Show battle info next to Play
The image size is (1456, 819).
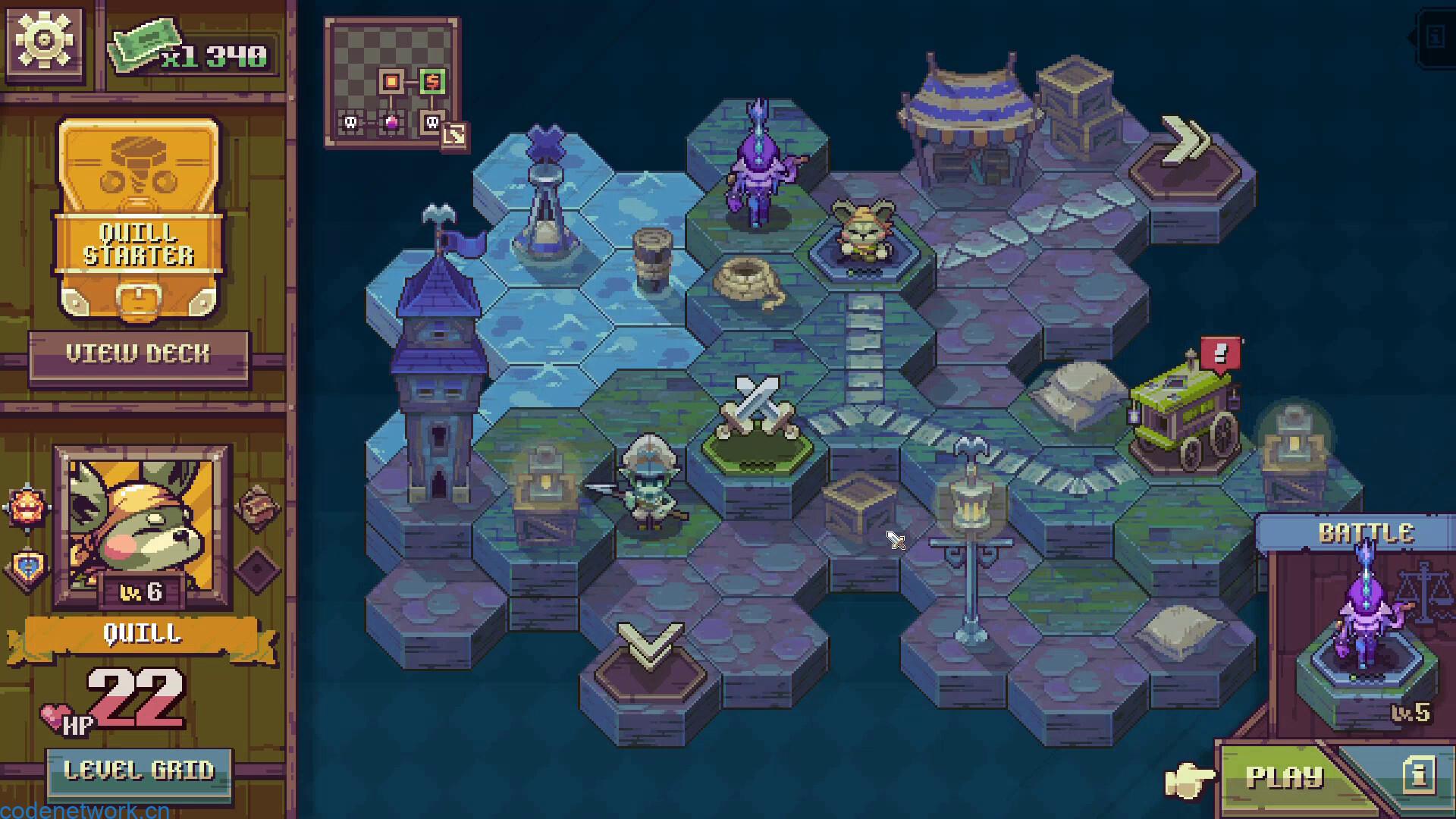pyautogui.click(x=1417, y=775)
